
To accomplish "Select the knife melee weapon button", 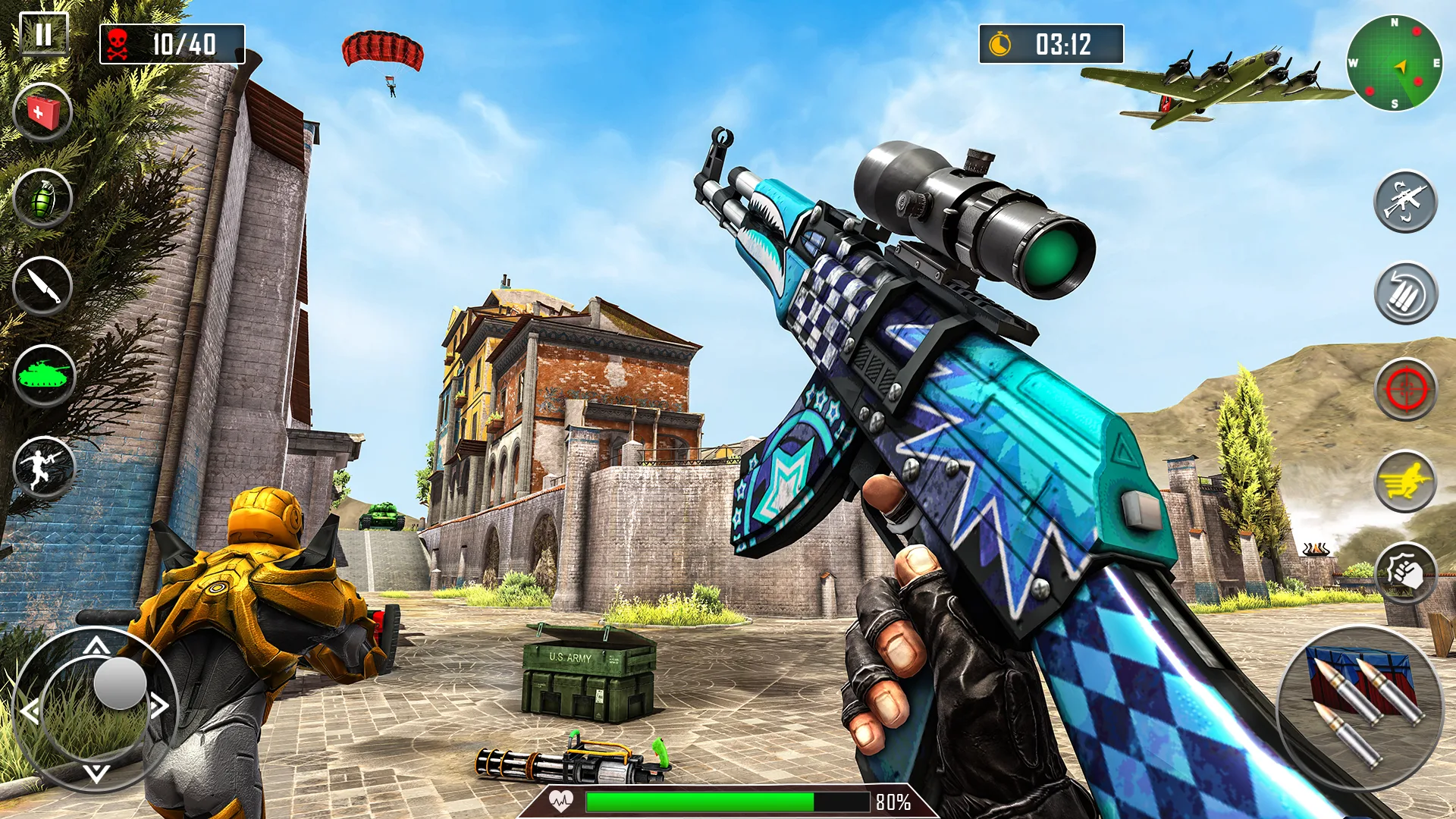I will tap(43, 286).
